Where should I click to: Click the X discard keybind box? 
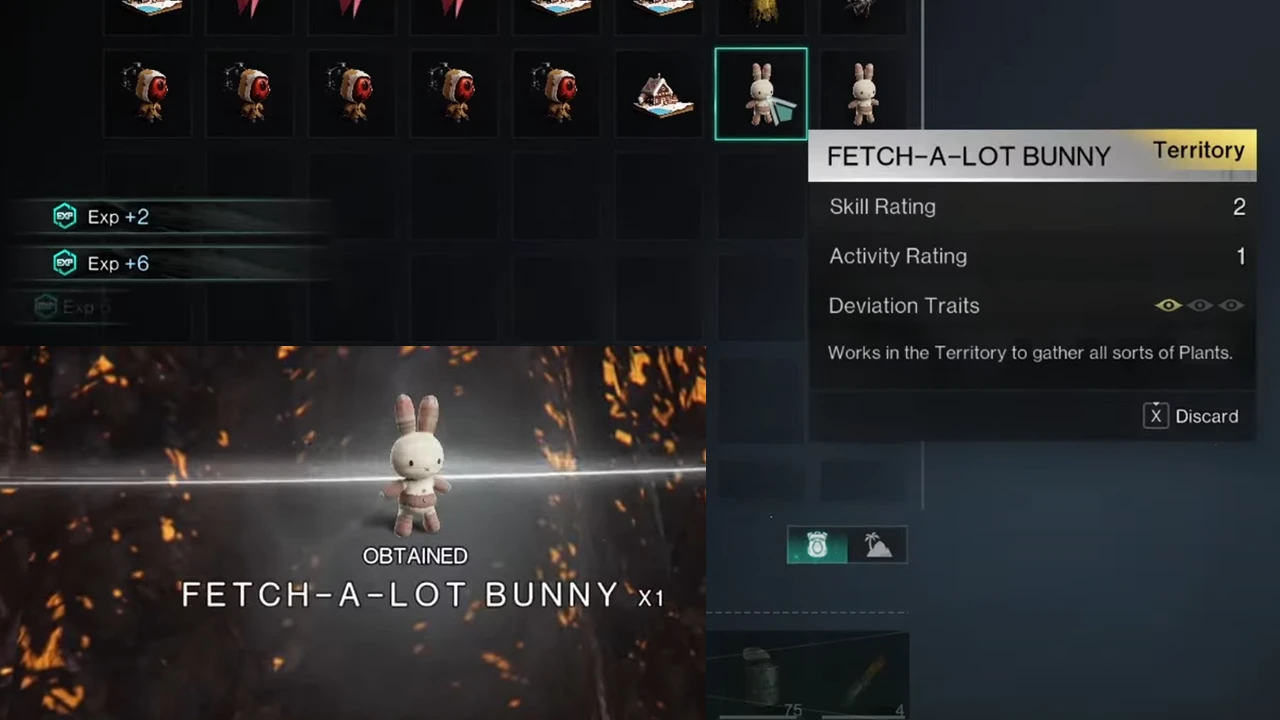(1155, 416)
